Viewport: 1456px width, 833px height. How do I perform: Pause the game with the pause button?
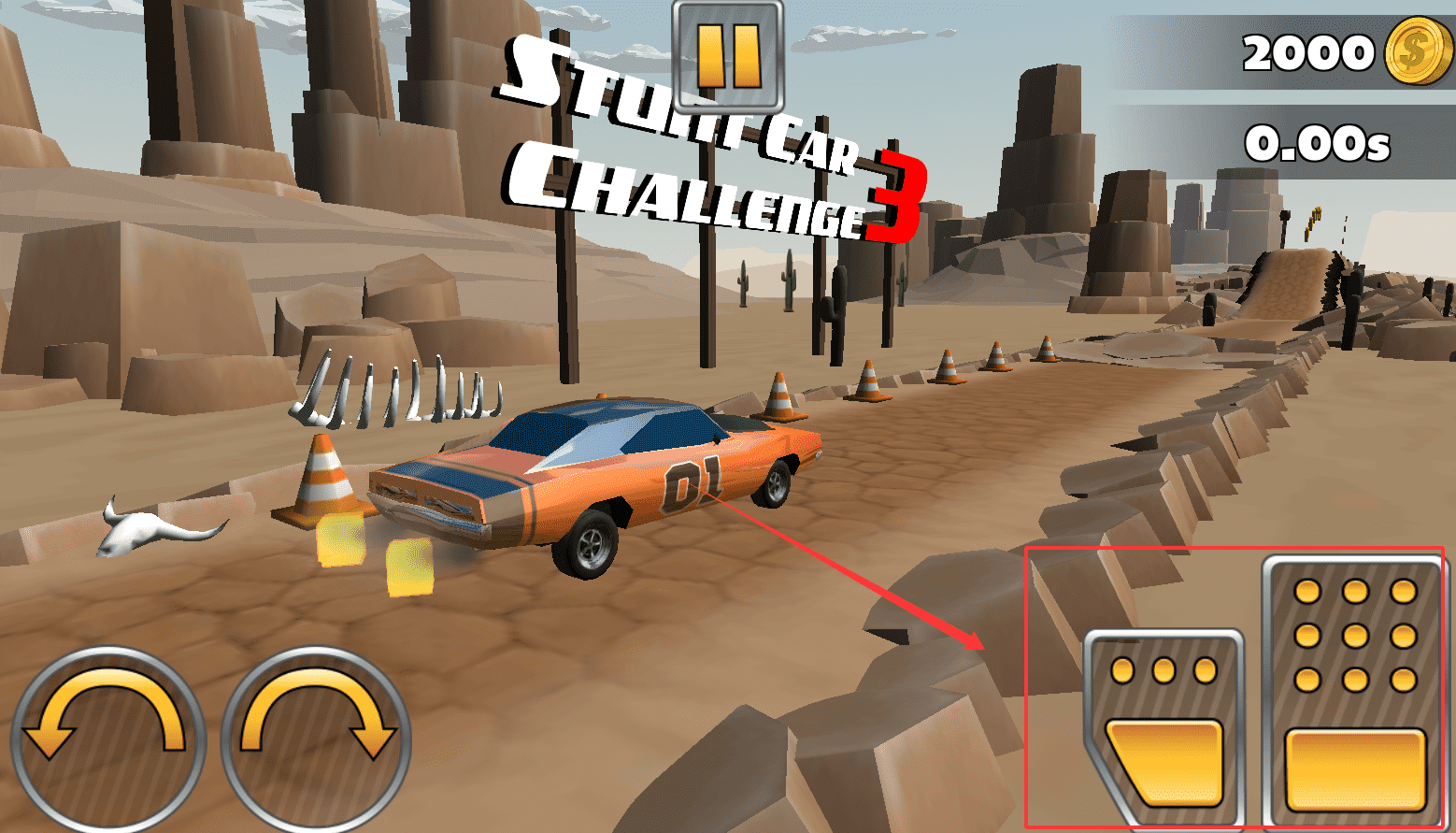coord(728,56)
